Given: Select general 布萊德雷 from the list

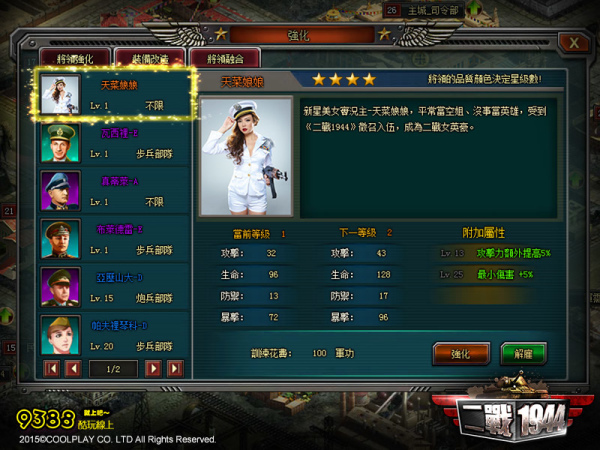Looking at the screenshot, I should (112, 238).
